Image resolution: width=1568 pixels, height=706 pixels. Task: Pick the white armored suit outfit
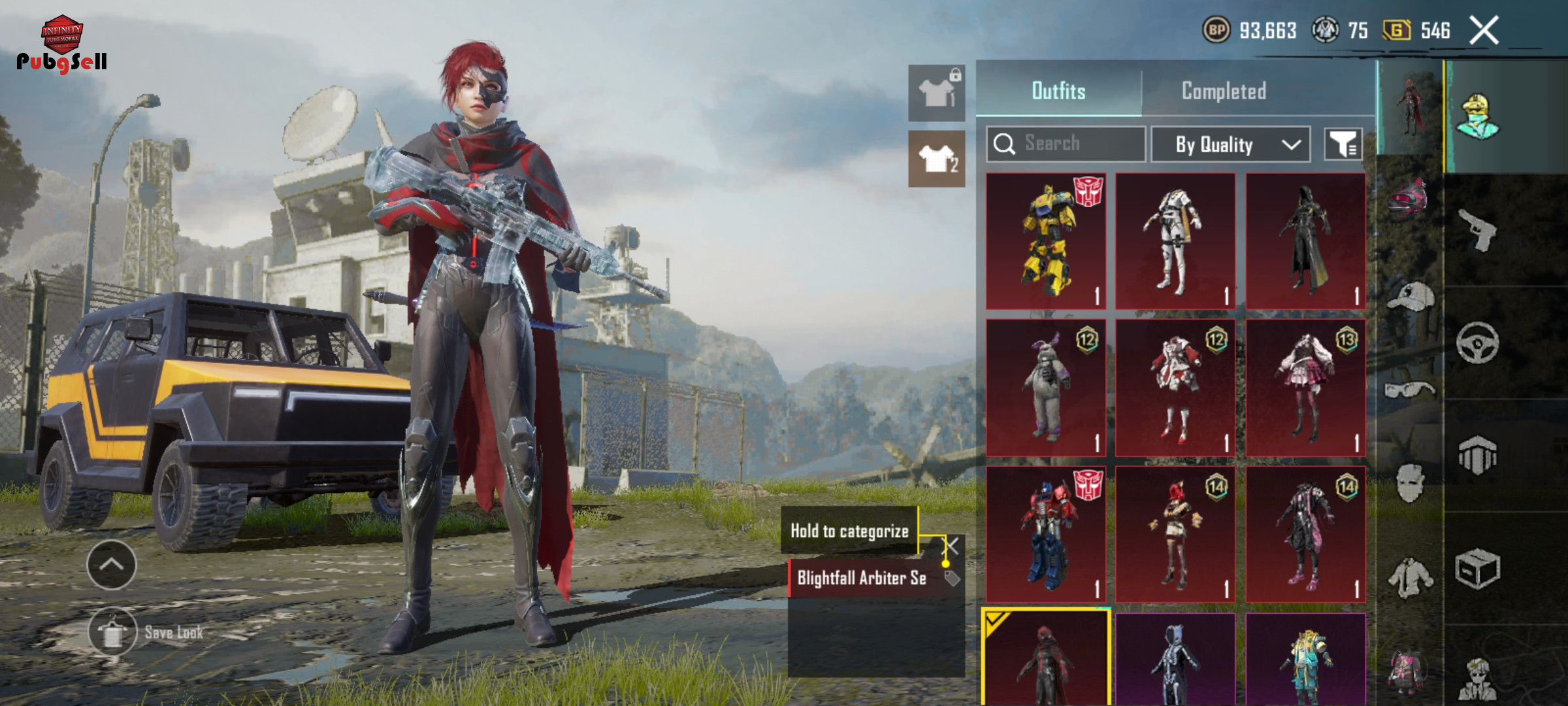pos(1175,241)
